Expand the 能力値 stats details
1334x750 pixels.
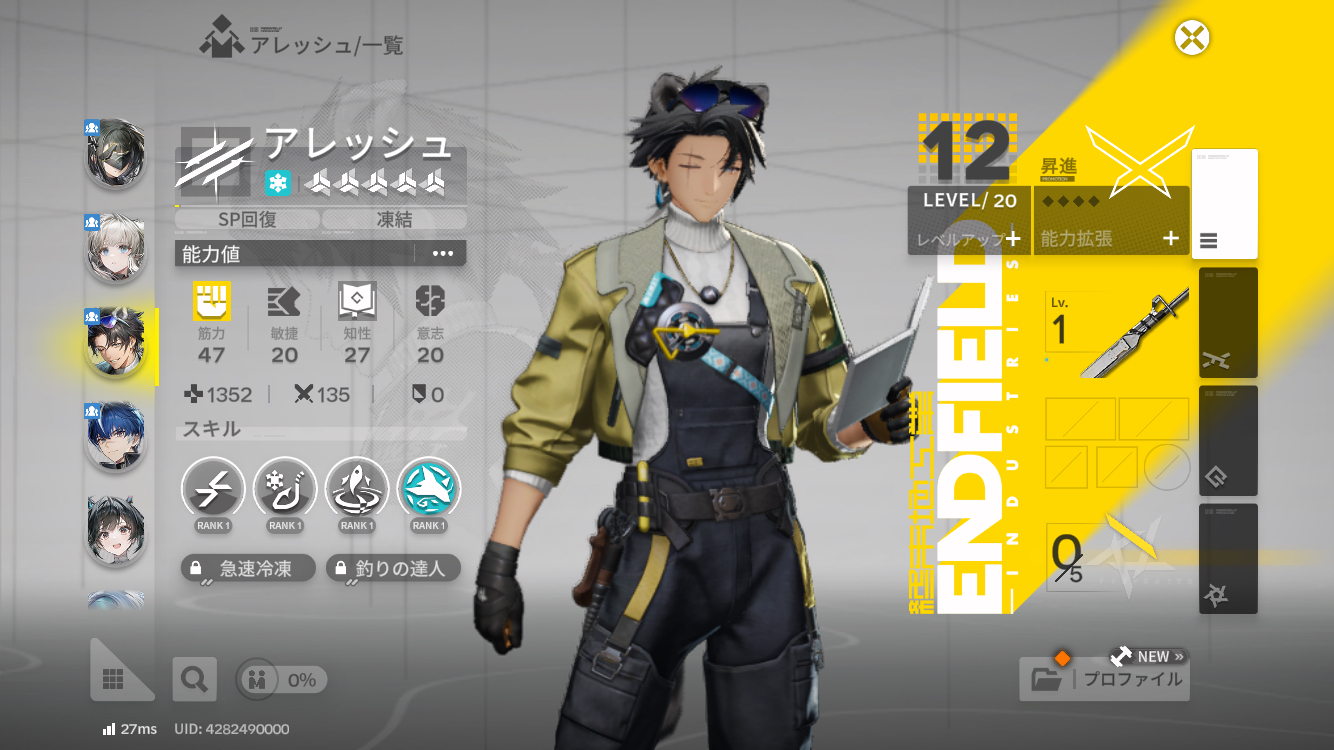(443, 254)
